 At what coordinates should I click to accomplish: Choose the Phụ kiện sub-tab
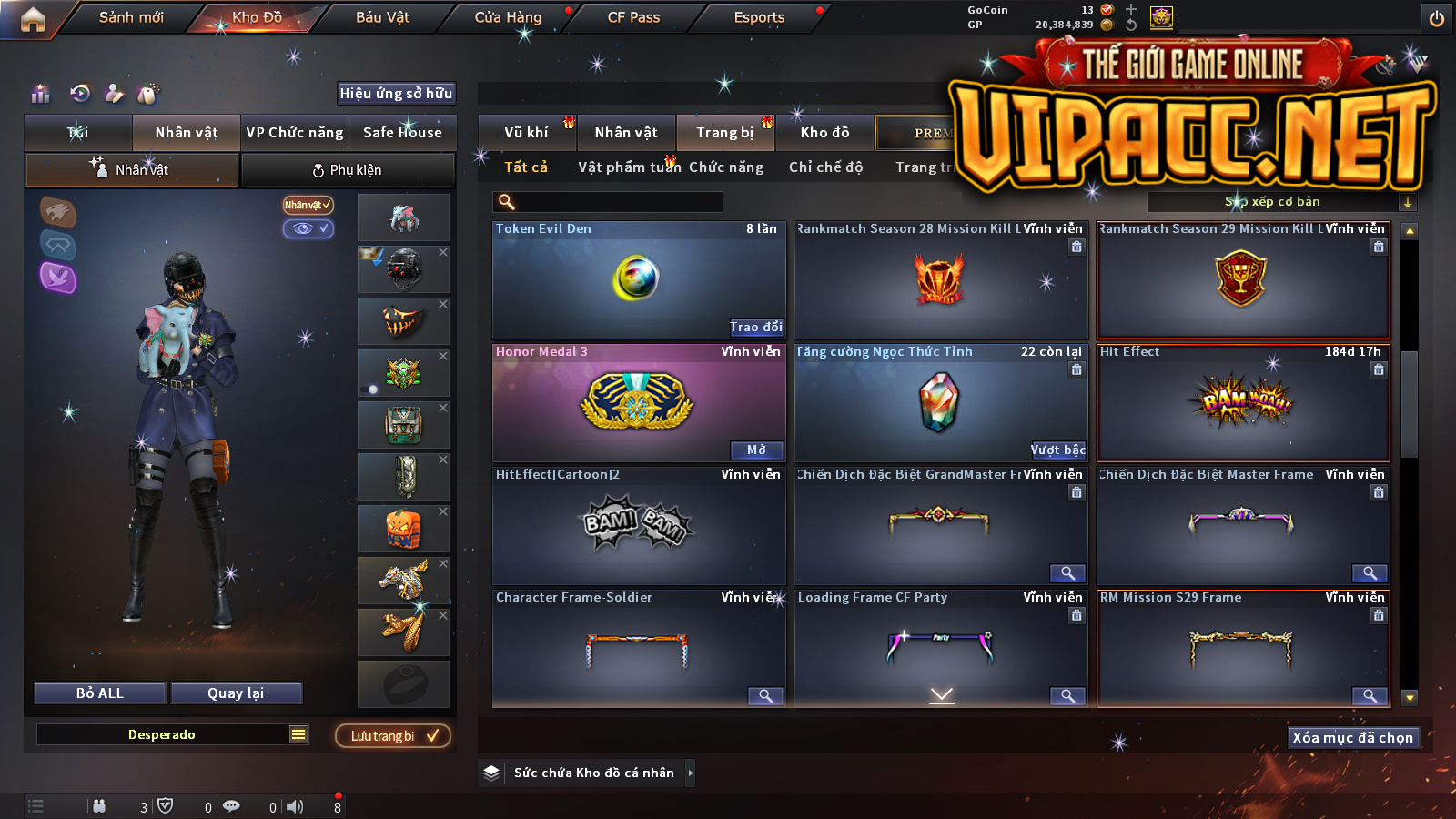click(347, 170)
